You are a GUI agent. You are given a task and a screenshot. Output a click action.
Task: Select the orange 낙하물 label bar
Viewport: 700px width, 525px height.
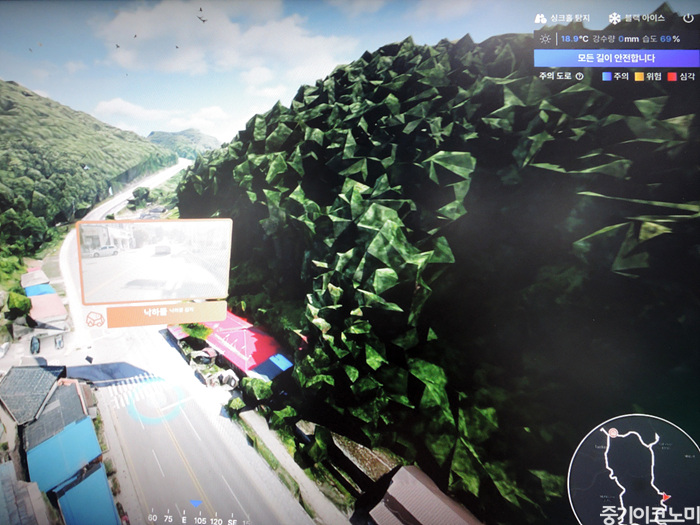pos(166,314)
